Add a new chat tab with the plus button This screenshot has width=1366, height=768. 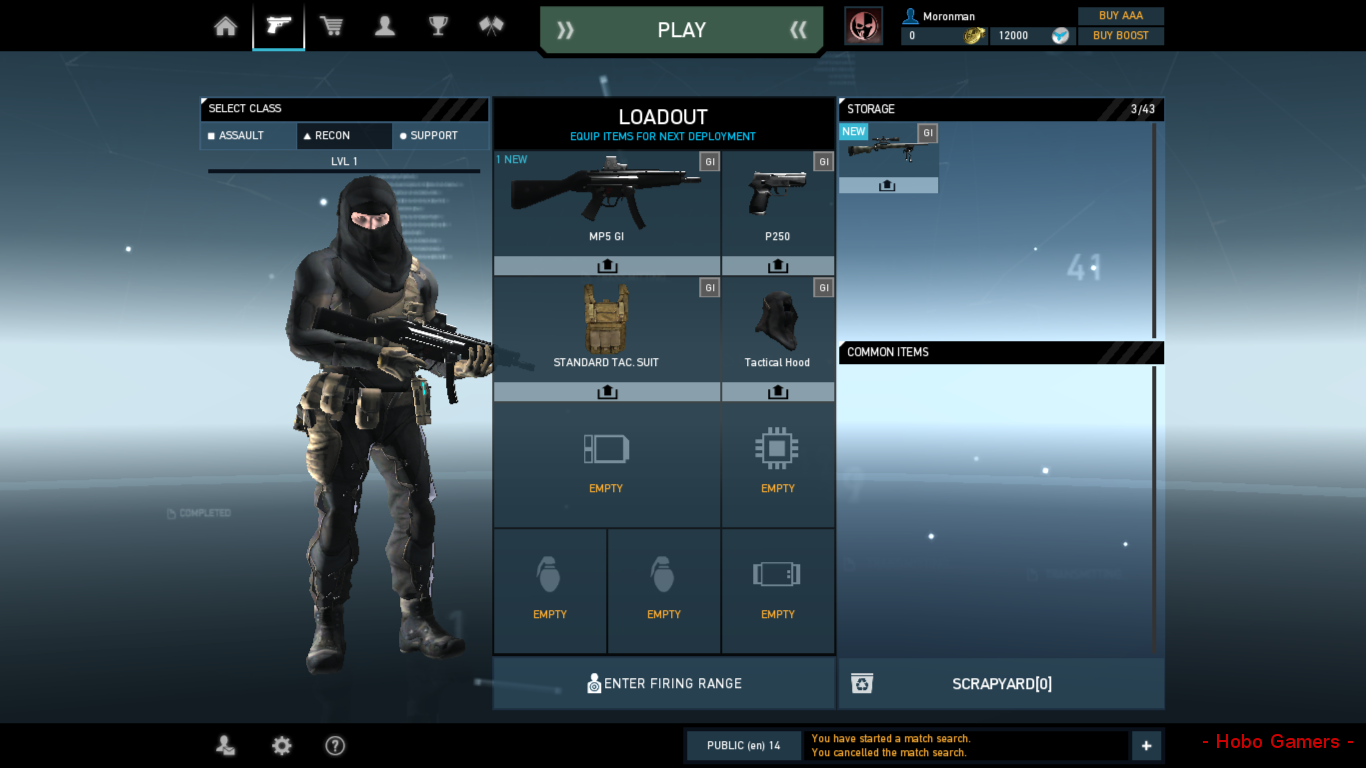[x=1146, y=745]
